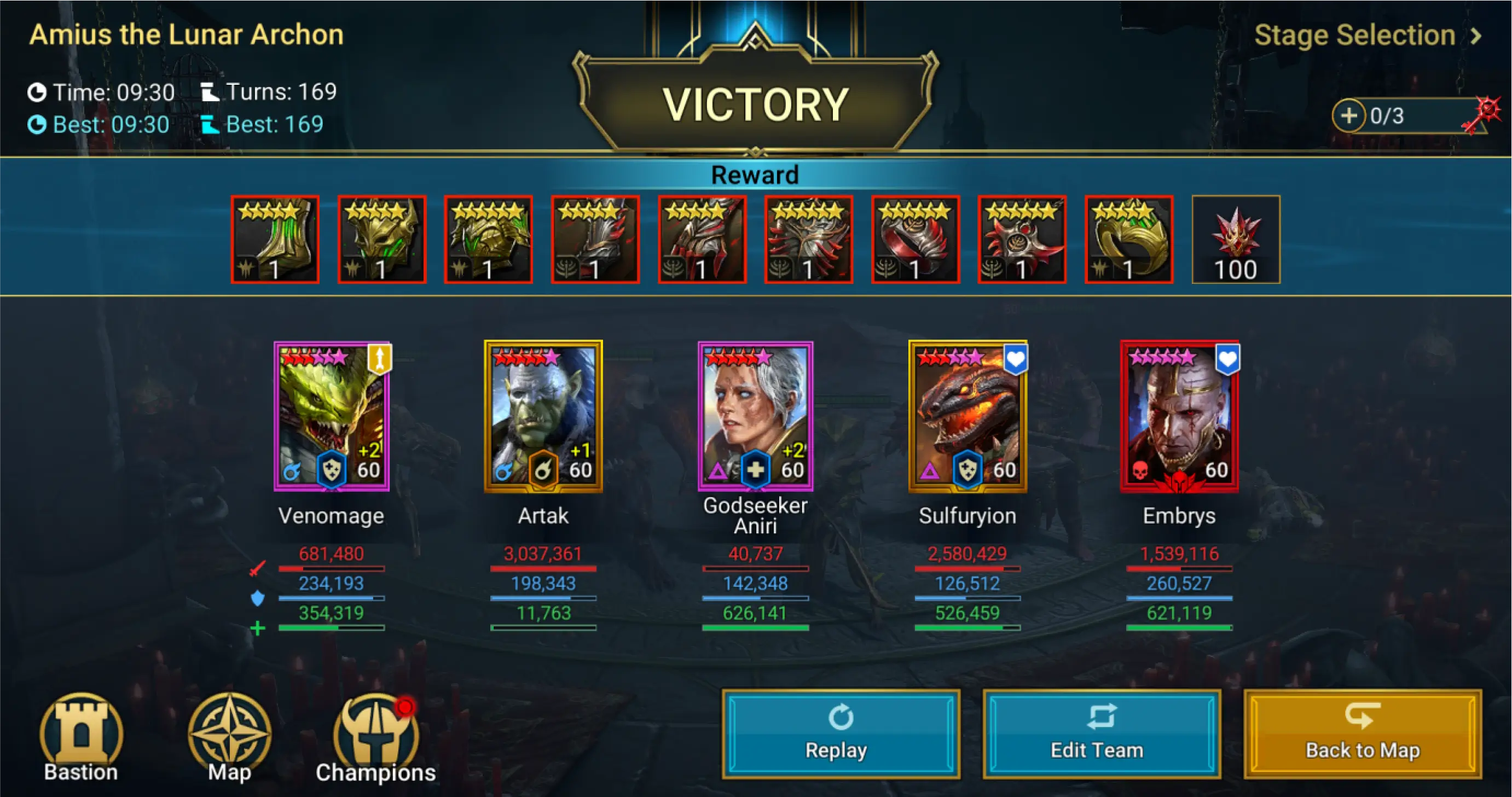
Task: Add more boss keys with plus button
Action: click(x=1348, y=115)
